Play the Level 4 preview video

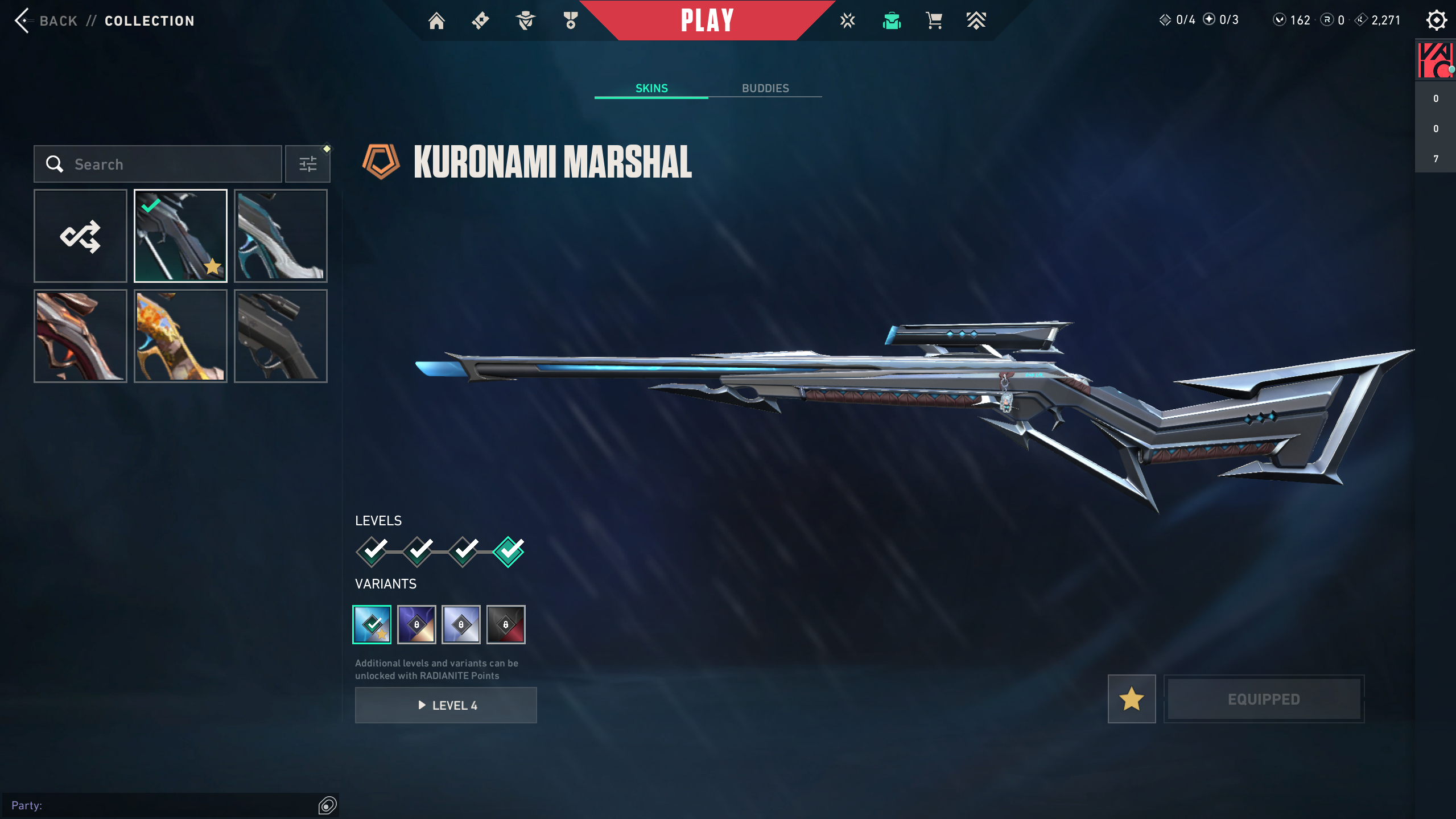coord(446,705)
